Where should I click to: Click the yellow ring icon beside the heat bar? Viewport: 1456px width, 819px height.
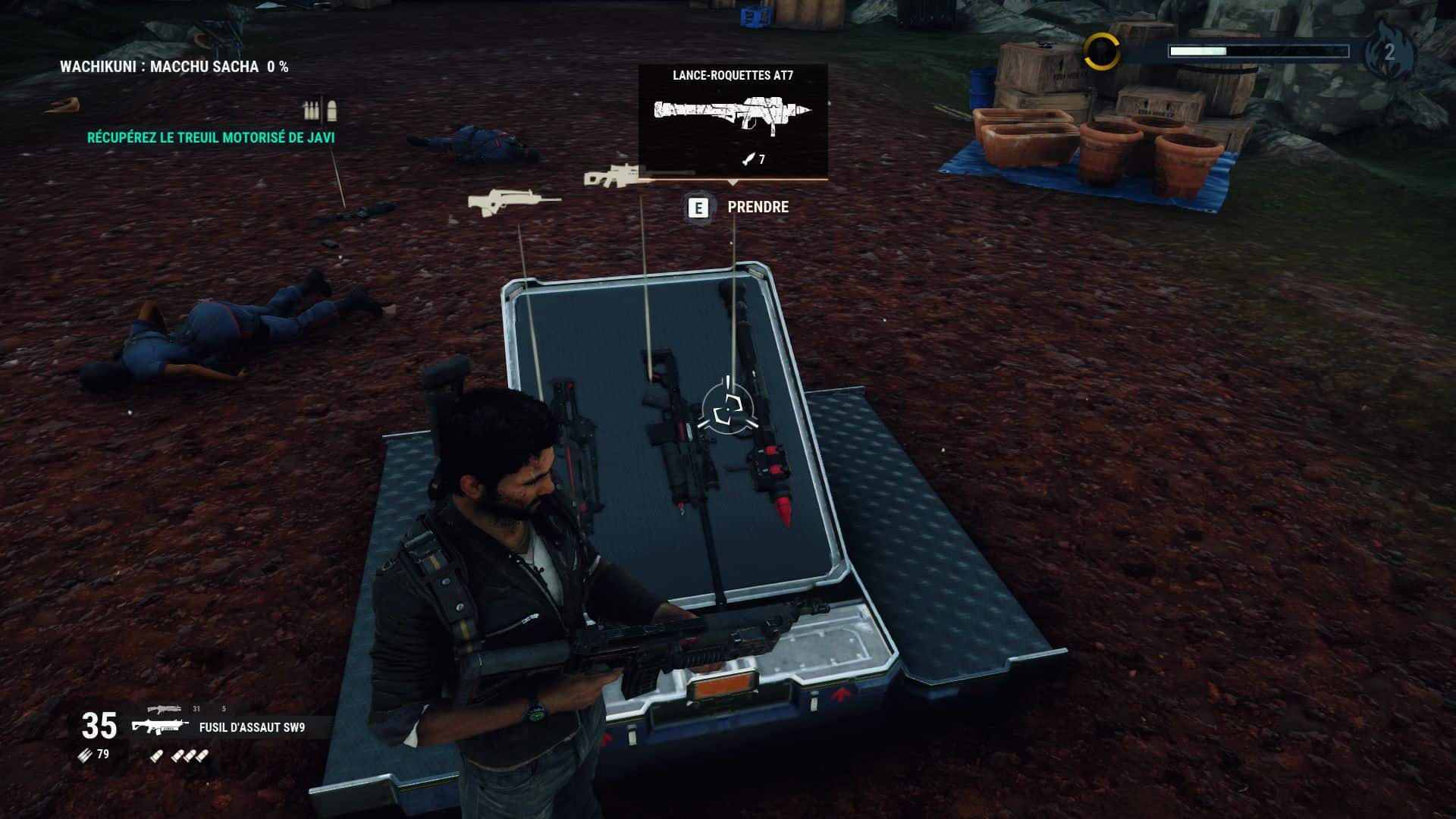click(1101, 52)
